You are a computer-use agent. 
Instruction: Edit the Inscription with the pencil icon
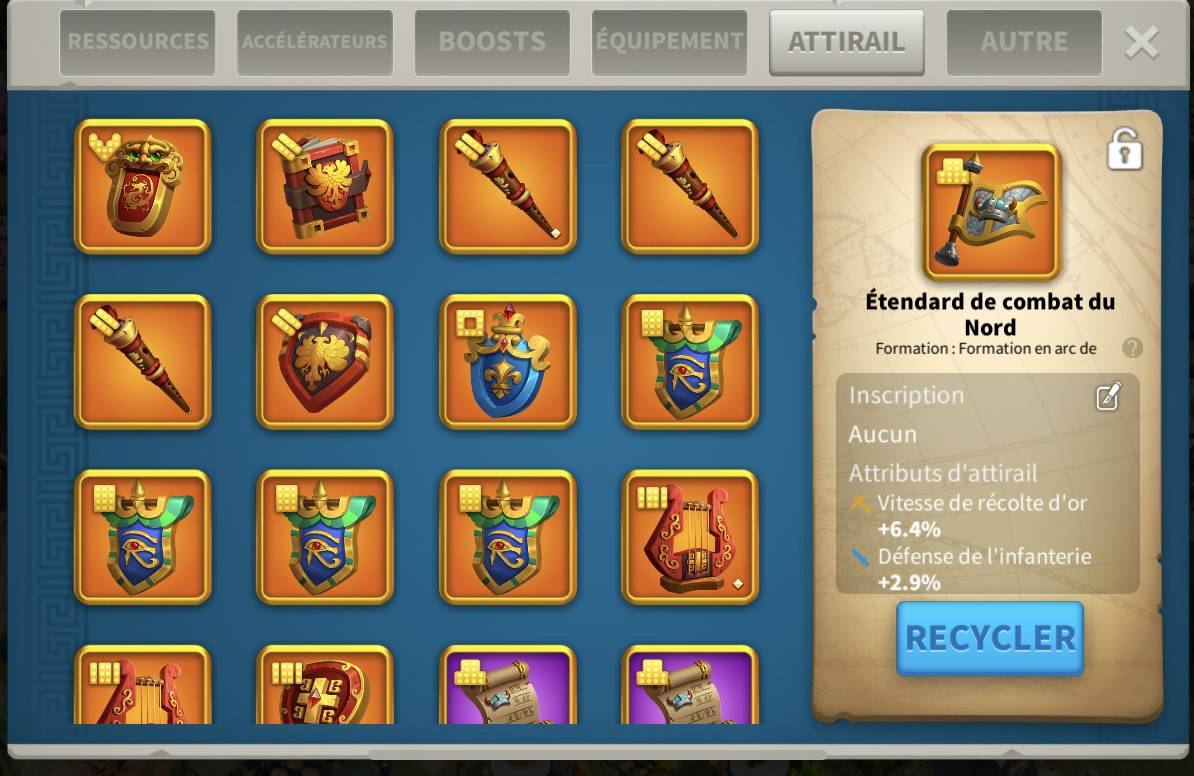[1108, 397]
